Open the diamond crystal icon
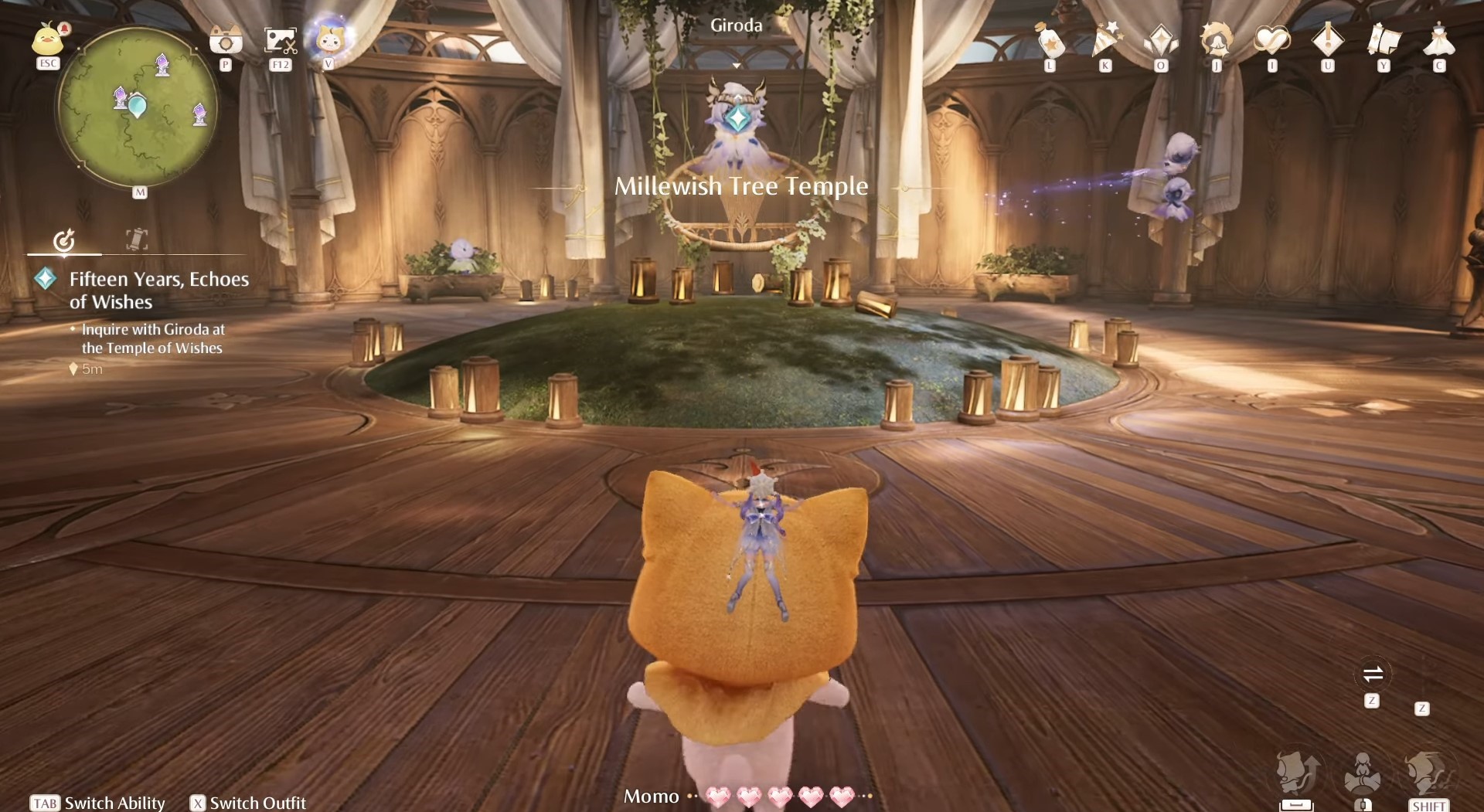The width and height of the screenshot is (1484, 812). coord(1161,40)
